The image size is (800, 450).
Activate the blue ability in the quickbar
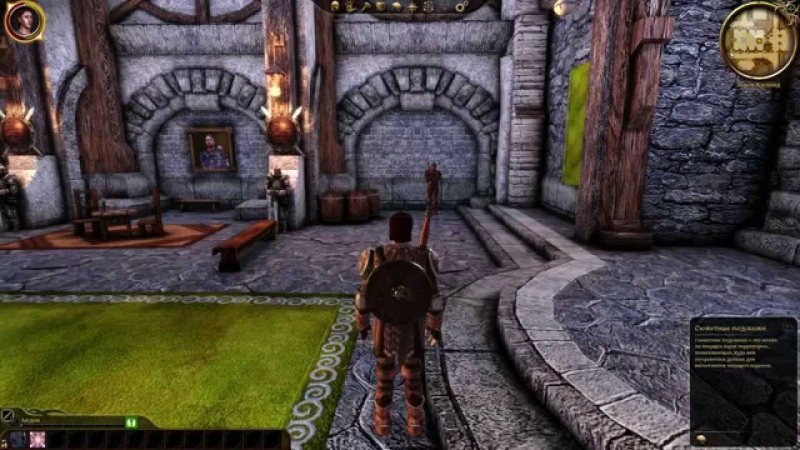pos(18,439)
